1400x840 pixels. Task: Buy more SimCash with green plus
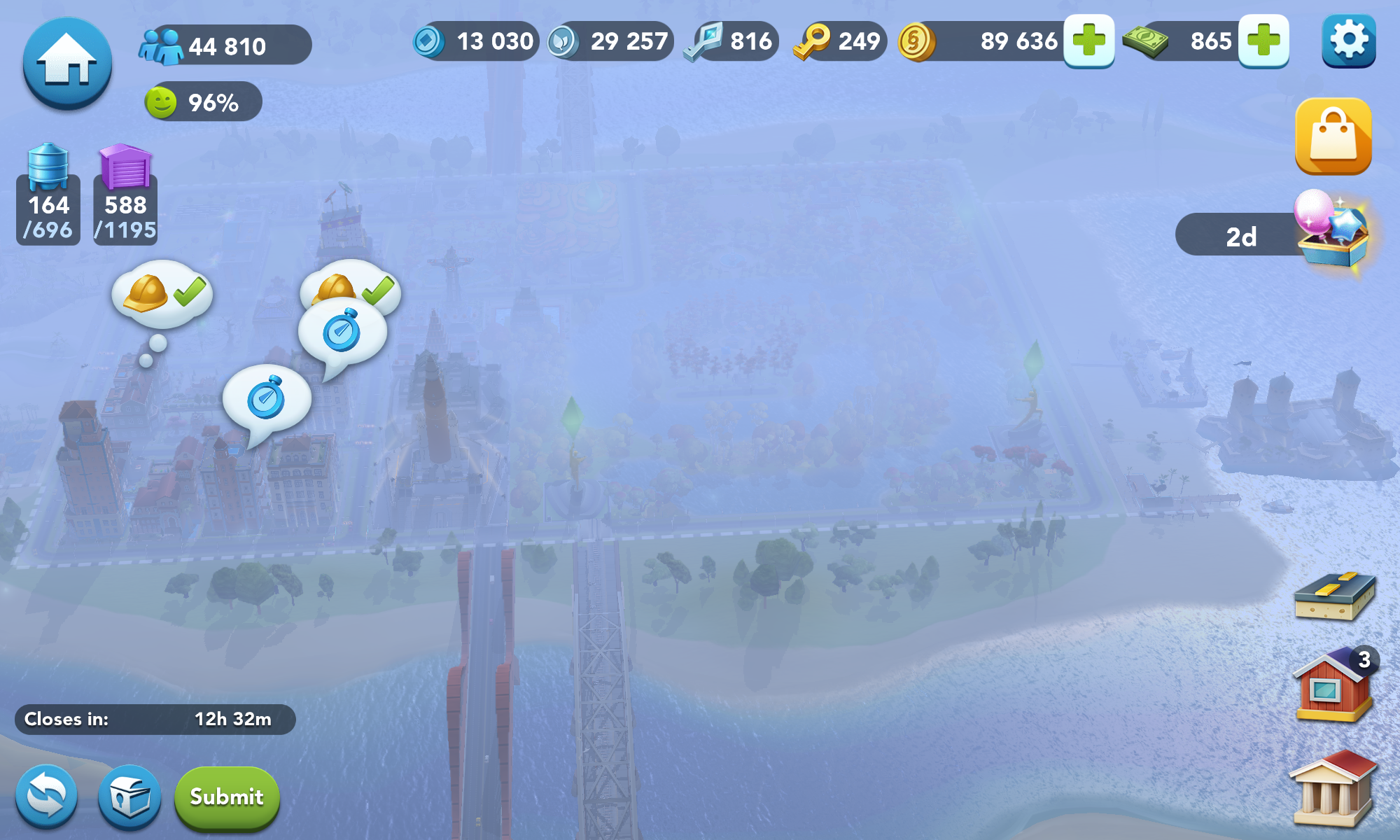pos(1263,41)
